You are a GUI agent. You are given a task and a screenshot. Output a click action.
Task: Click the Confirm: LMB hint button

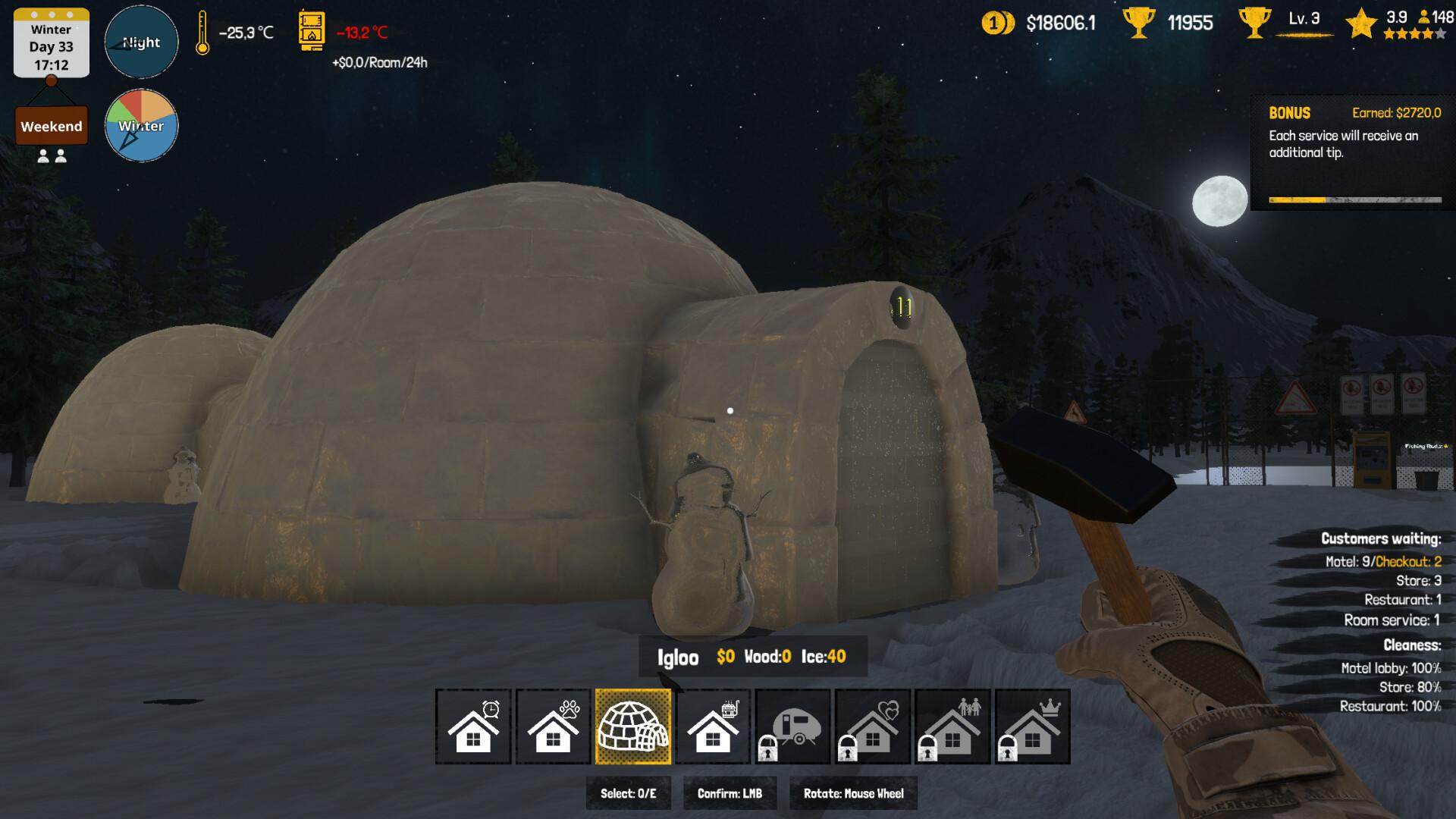730,792
